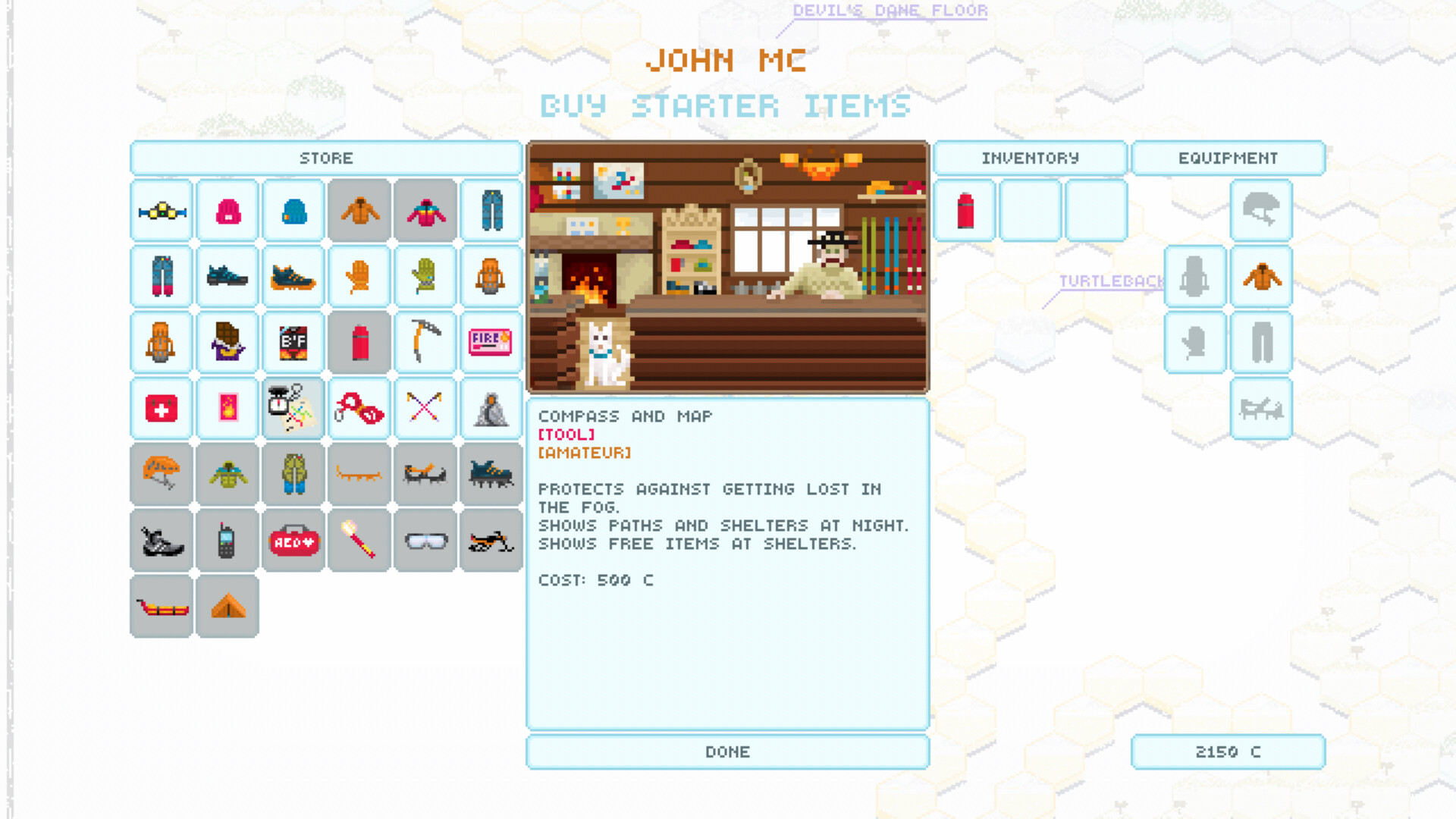The image size is (1456, 819).
Task: Select the snowmobile in the store
Action: pos(491,540)
